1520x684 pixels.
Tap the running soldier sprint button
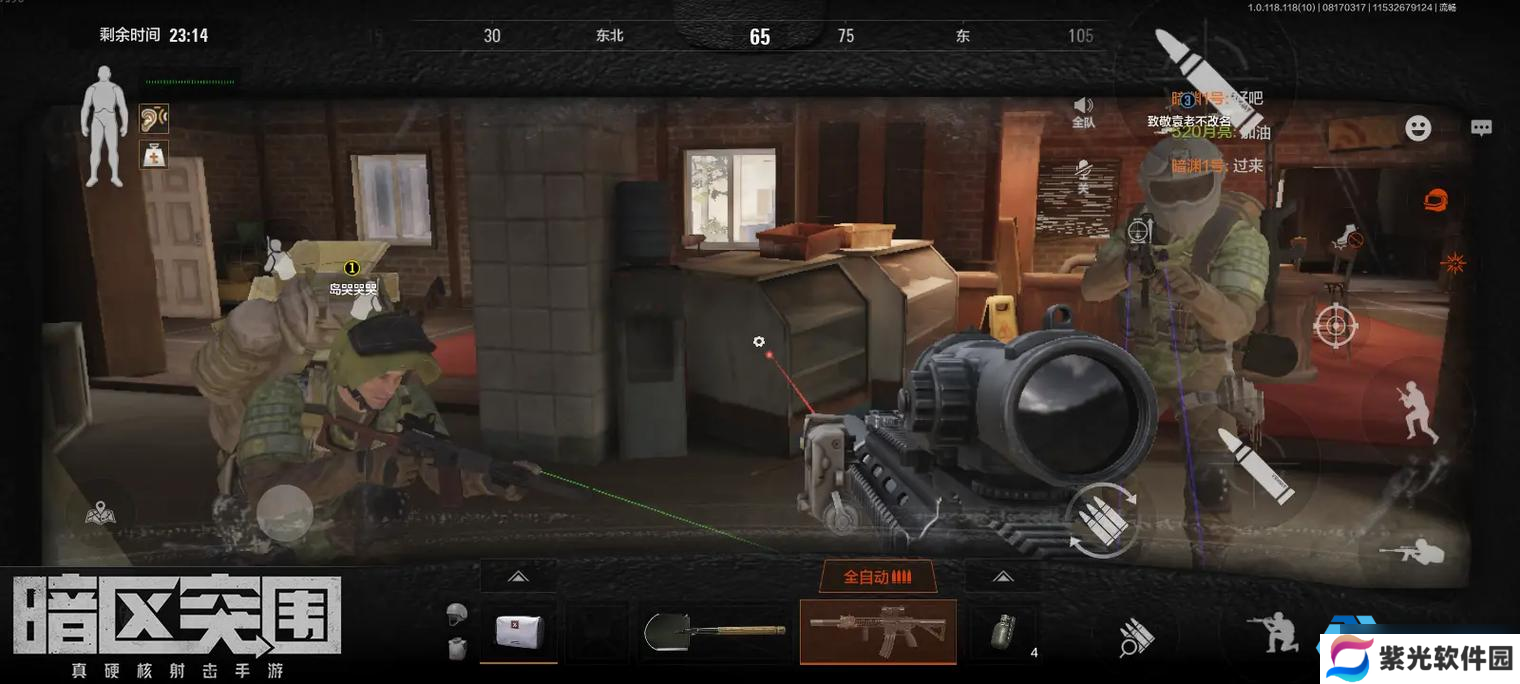point(1416,410)
